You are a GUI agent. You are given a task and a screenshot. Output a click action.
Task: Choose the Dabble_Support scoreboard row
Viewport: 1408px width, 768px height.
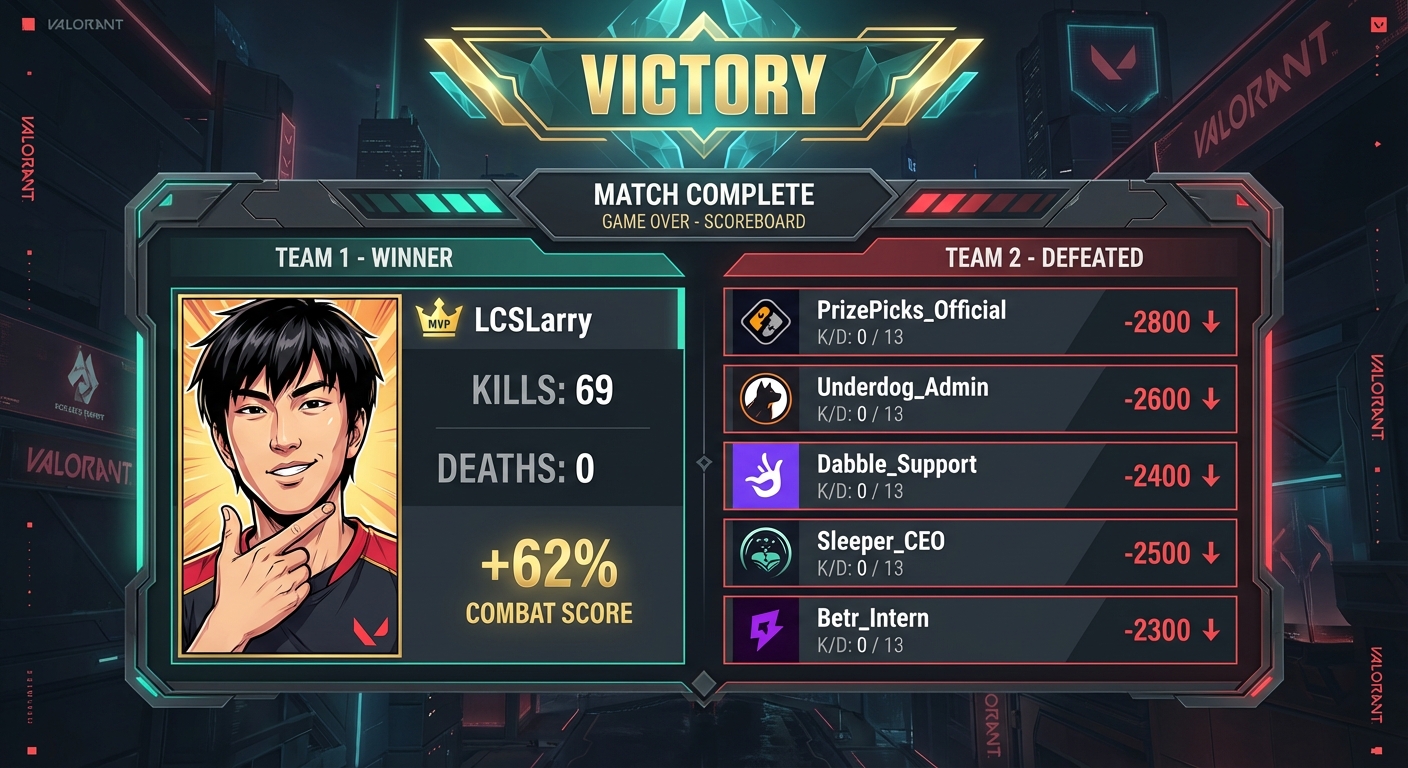(x=980, y=476)
